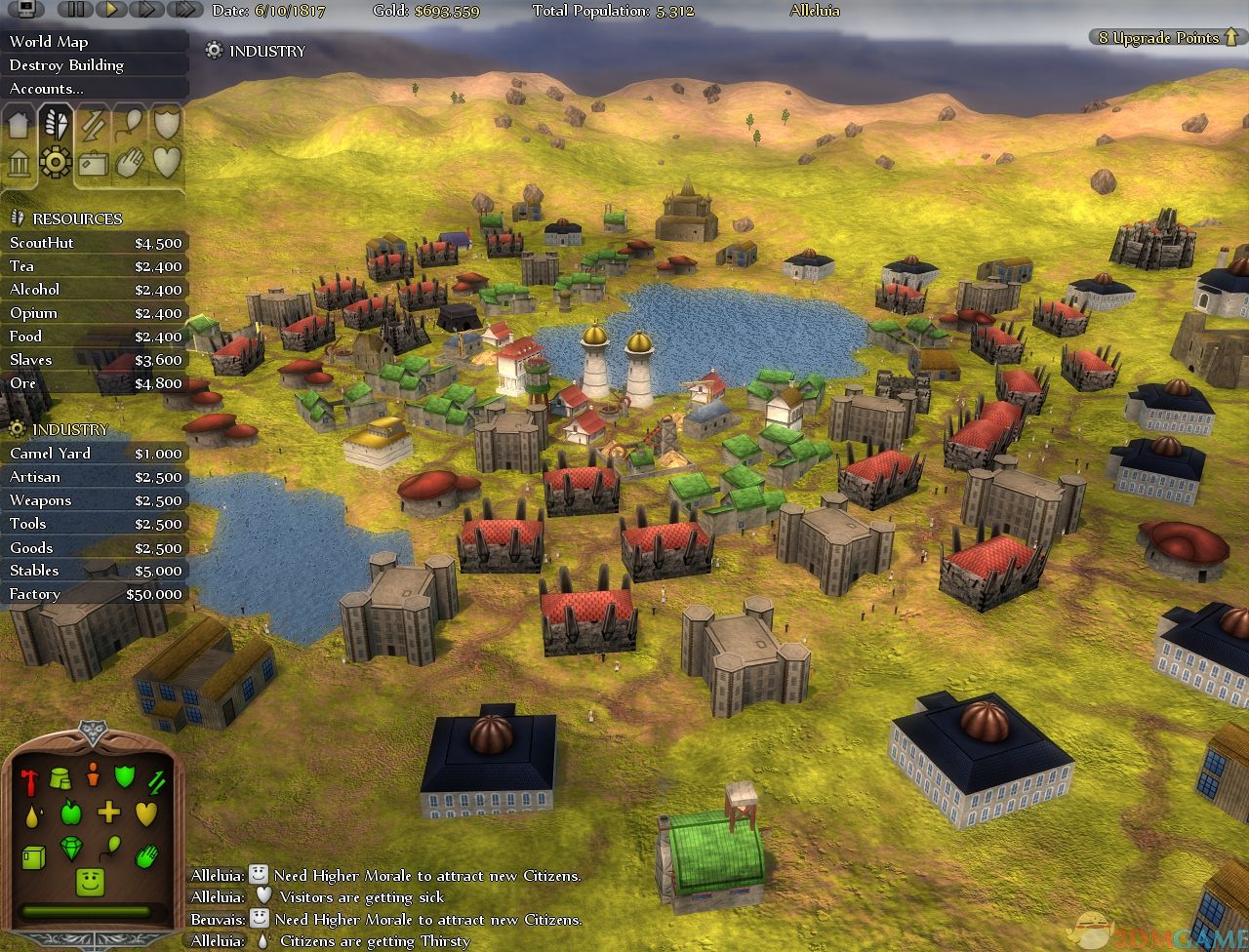The image size is (1249, 952).
Task: Select the Weapons industry building
Action: tap(95, 500)
